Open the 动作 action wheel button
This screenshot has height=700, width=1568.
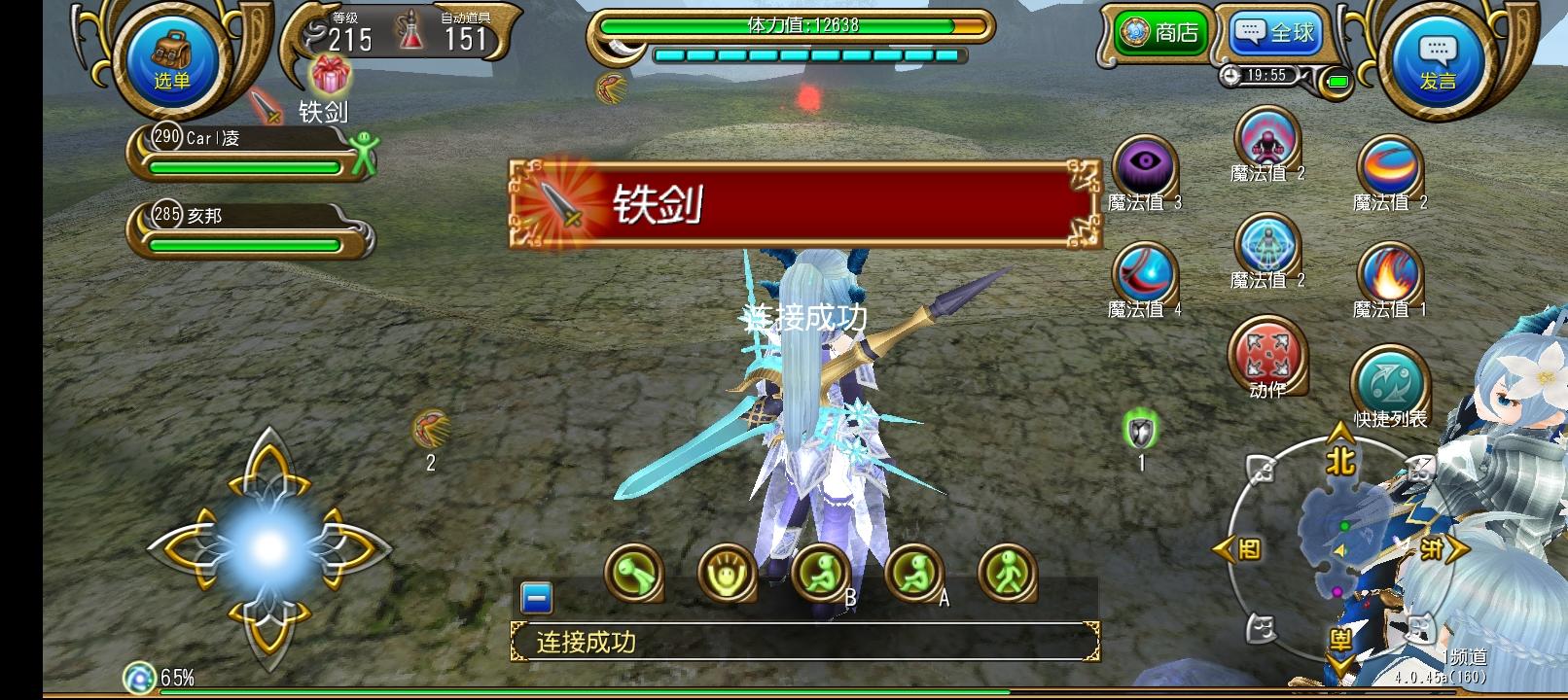[1266, 357]
